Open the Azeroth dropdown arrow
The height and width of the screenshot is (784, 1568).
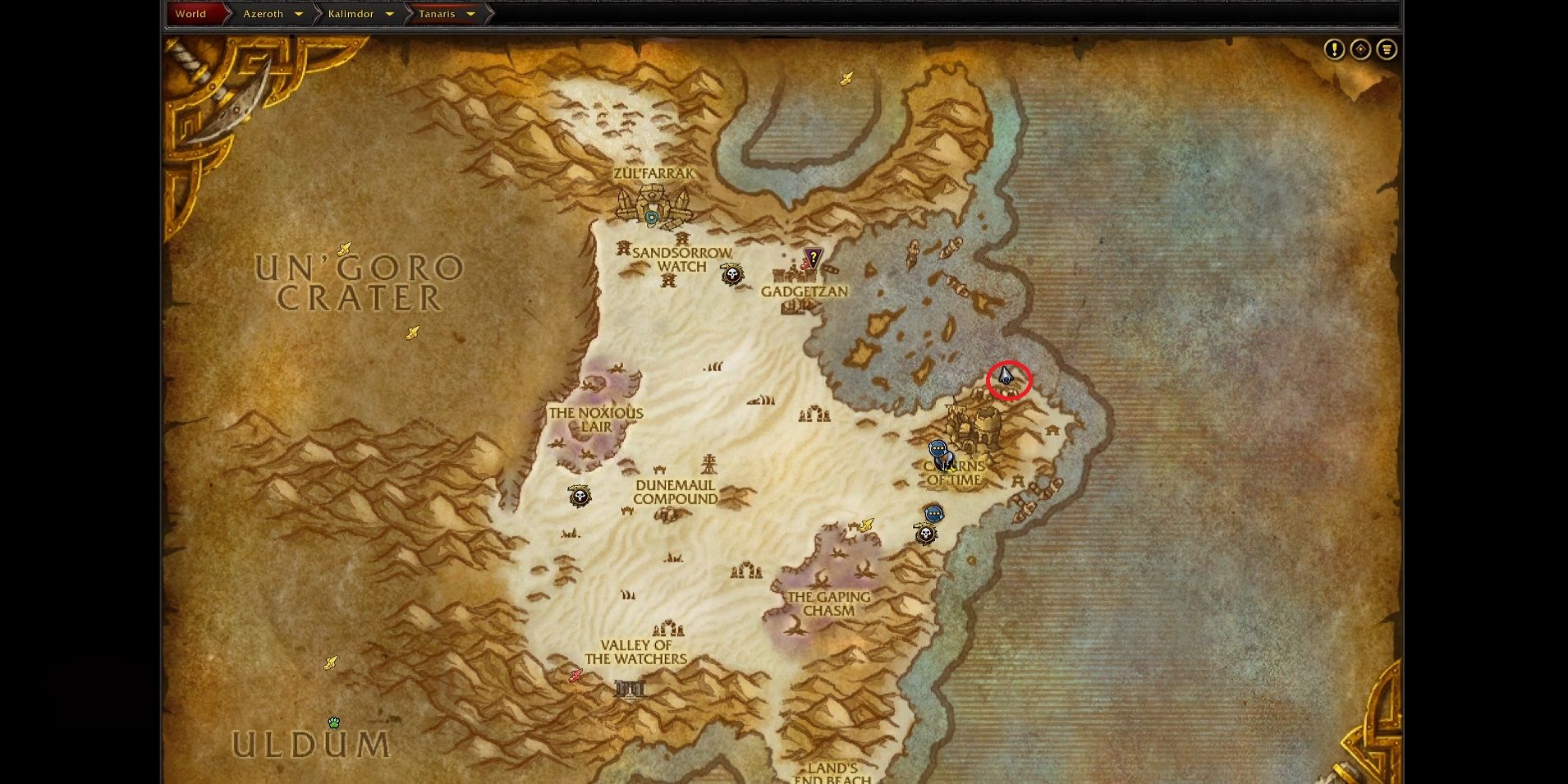click(299, 14)
